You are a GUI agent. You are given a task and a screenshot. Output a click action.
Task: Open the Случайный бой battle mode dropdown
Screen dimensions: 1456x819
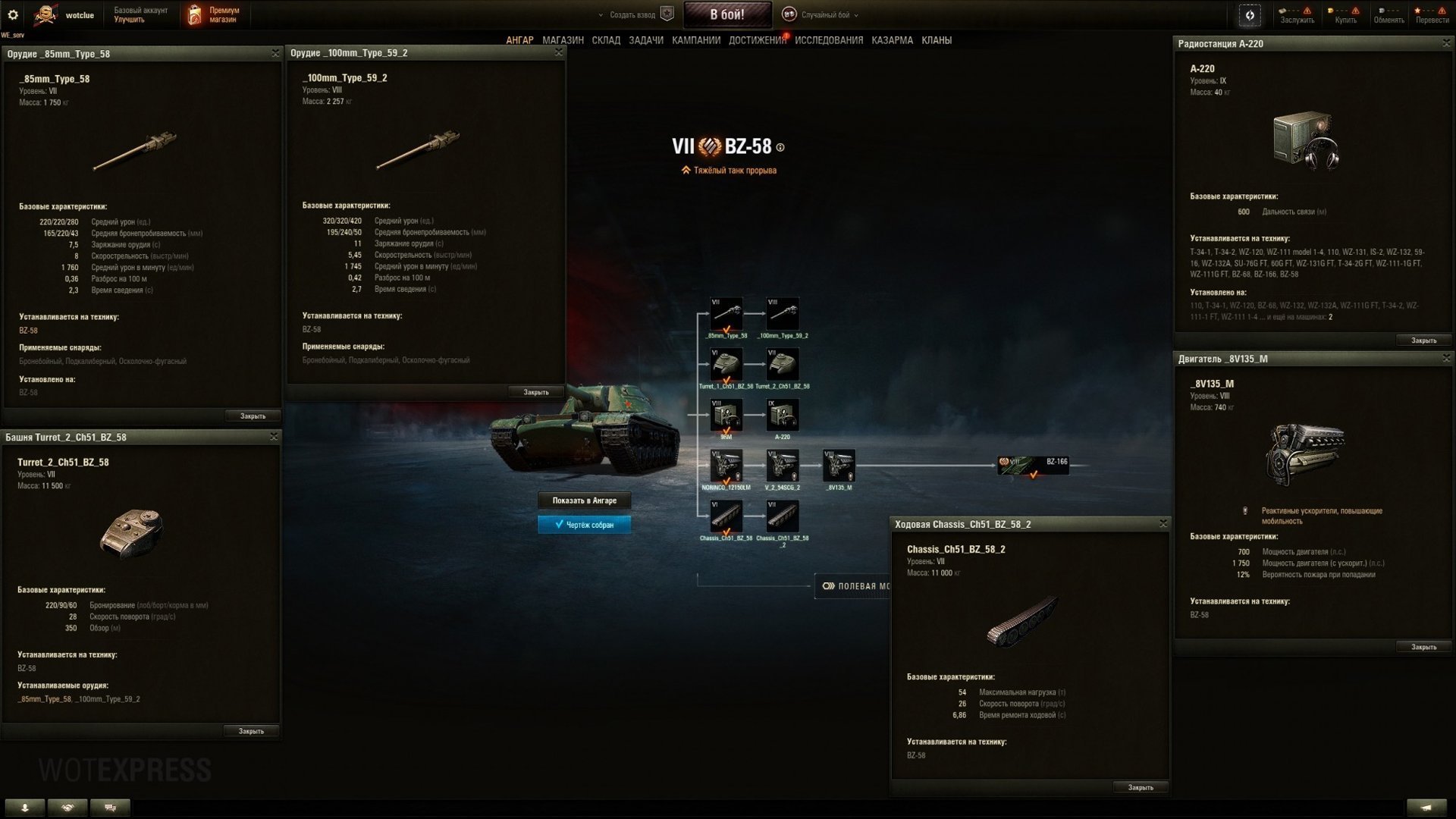click(827, 14)
